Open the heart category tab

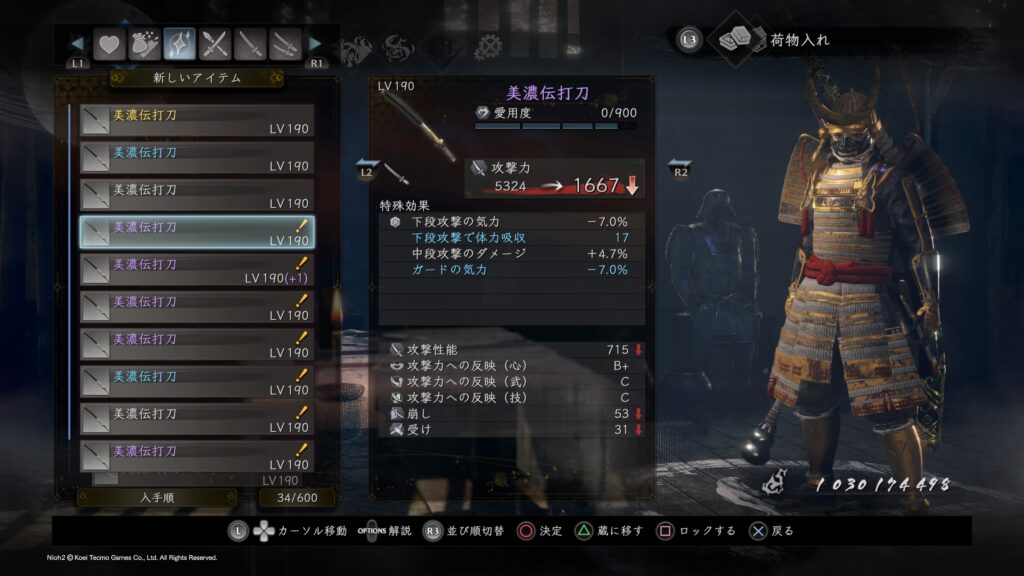(108, 44)
